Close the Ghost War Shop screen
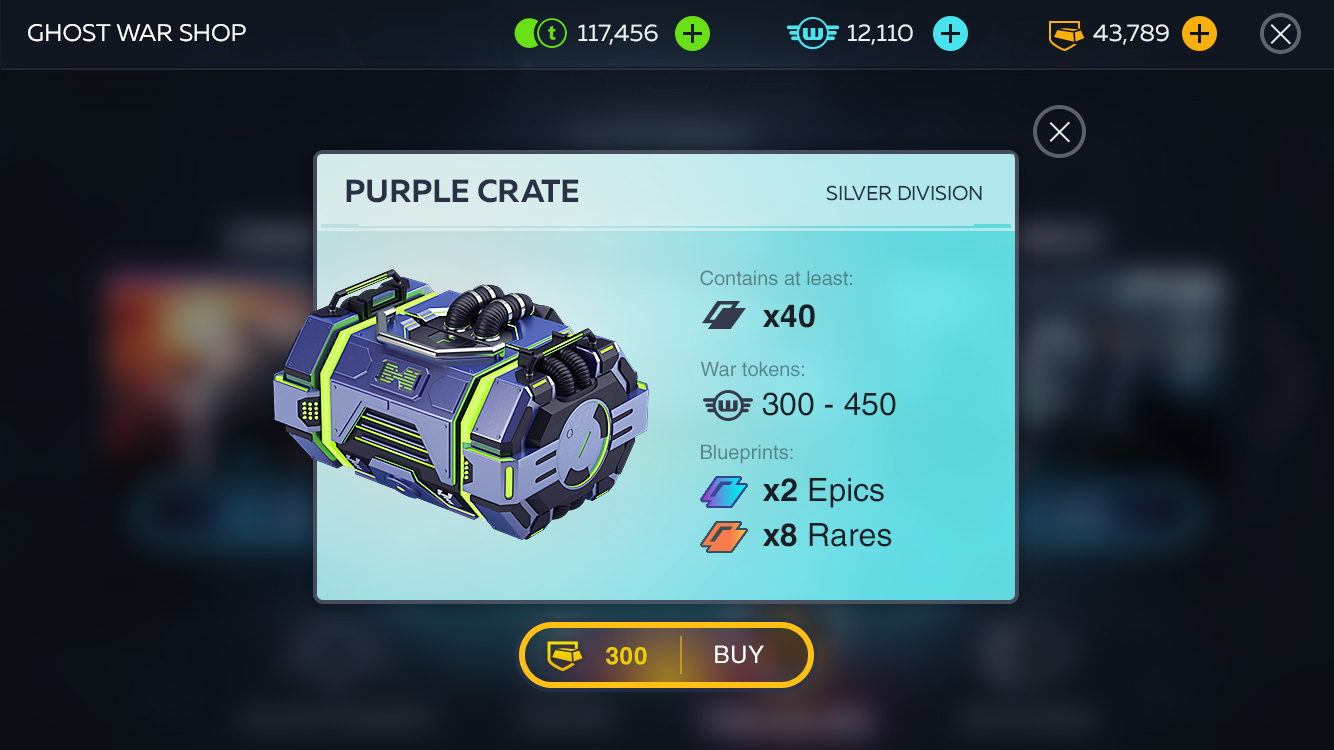Image resolution: width=1334 pixels, height=750 pixels. [x=1280, y=34]
